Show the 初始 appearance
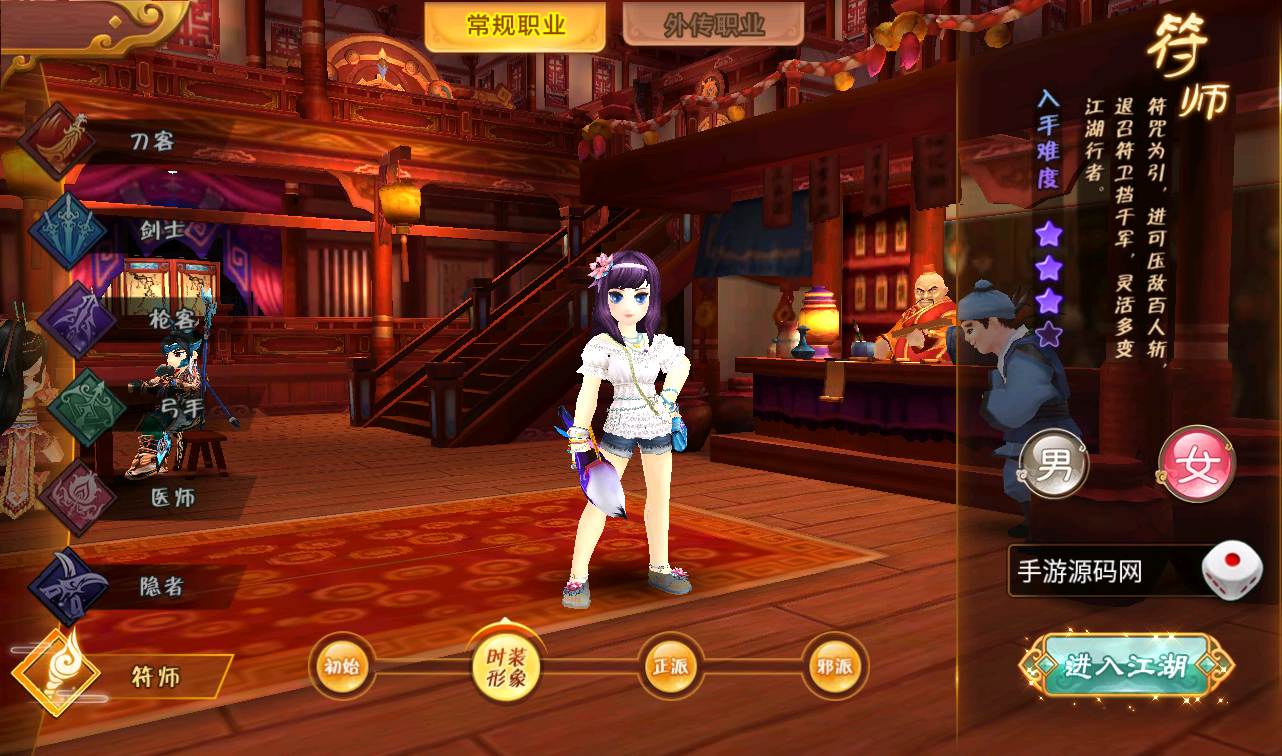The width and height of the screenshot is (1282, 756). pos(342,666)
